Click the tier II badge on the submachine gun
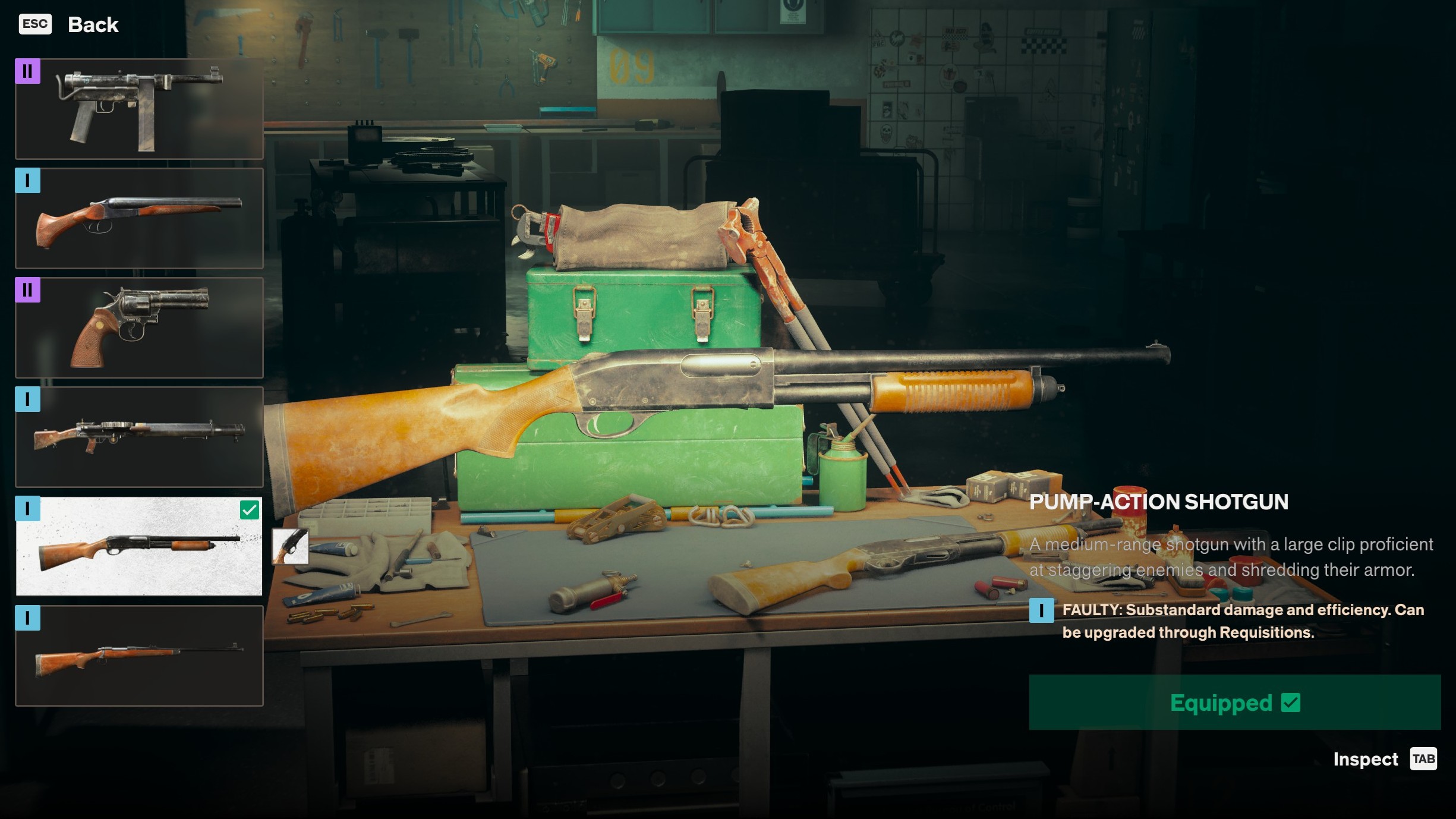Image resolution: width=1456 pixels, height=819 pixels. tap(28, 73)
